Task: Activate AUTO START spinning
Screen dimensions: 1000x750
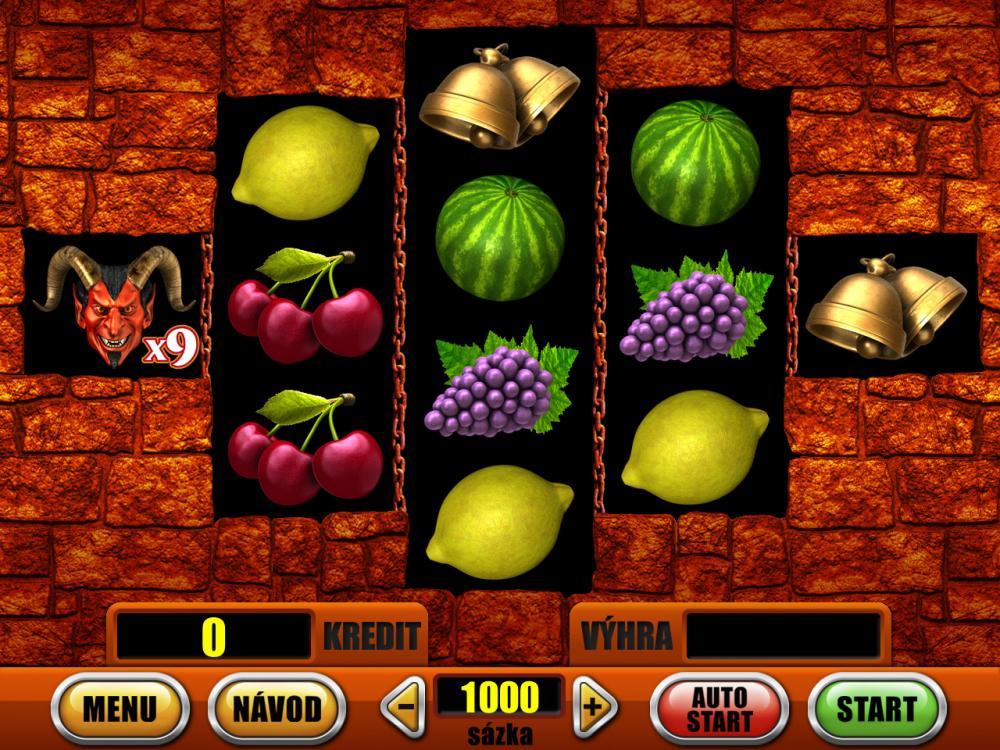Action: (719, 708)
